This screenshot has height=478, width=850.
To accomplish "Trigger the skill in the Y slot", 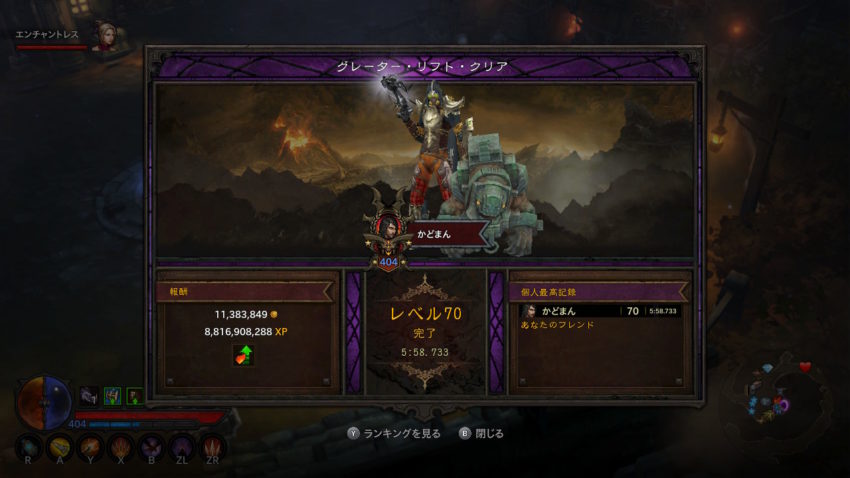I will click(x=92, y=446).
